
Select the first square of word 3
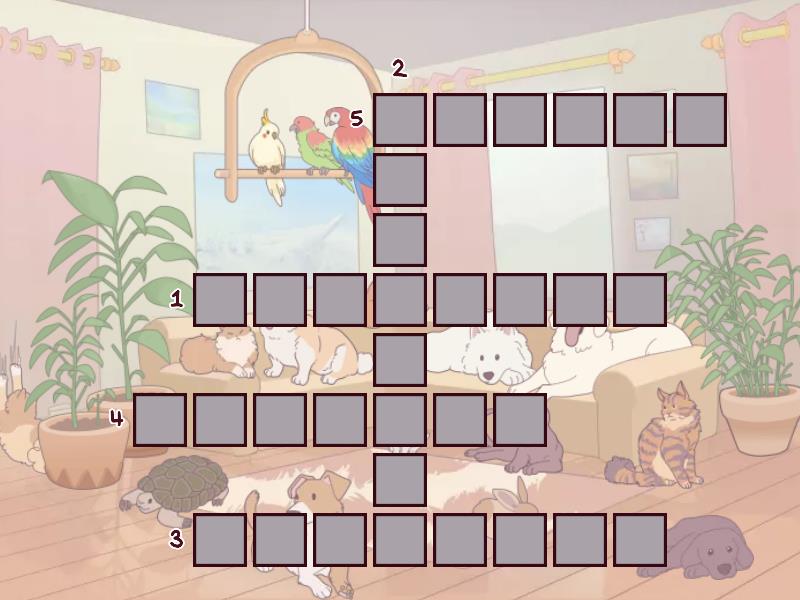[x=220, y=540]
